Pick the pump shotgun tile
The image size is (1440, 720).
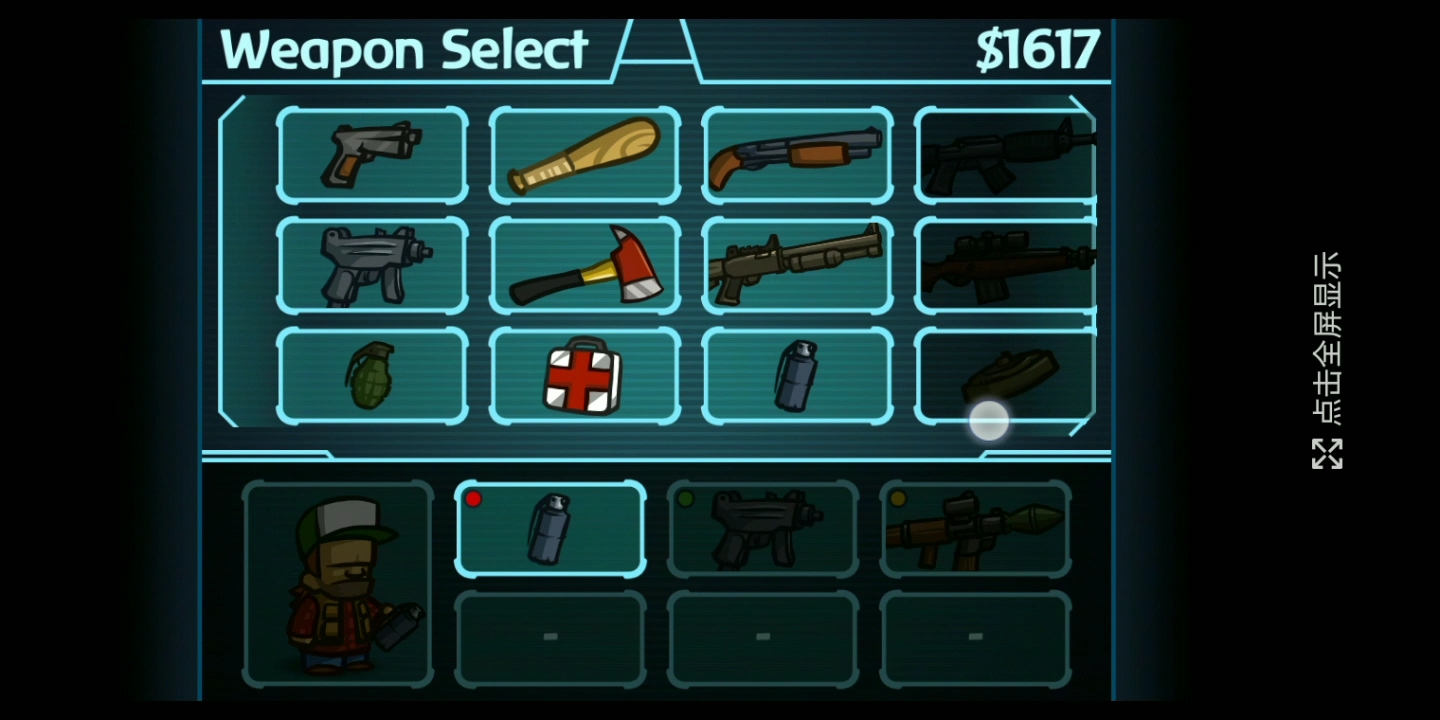click(x=797, y=155)
